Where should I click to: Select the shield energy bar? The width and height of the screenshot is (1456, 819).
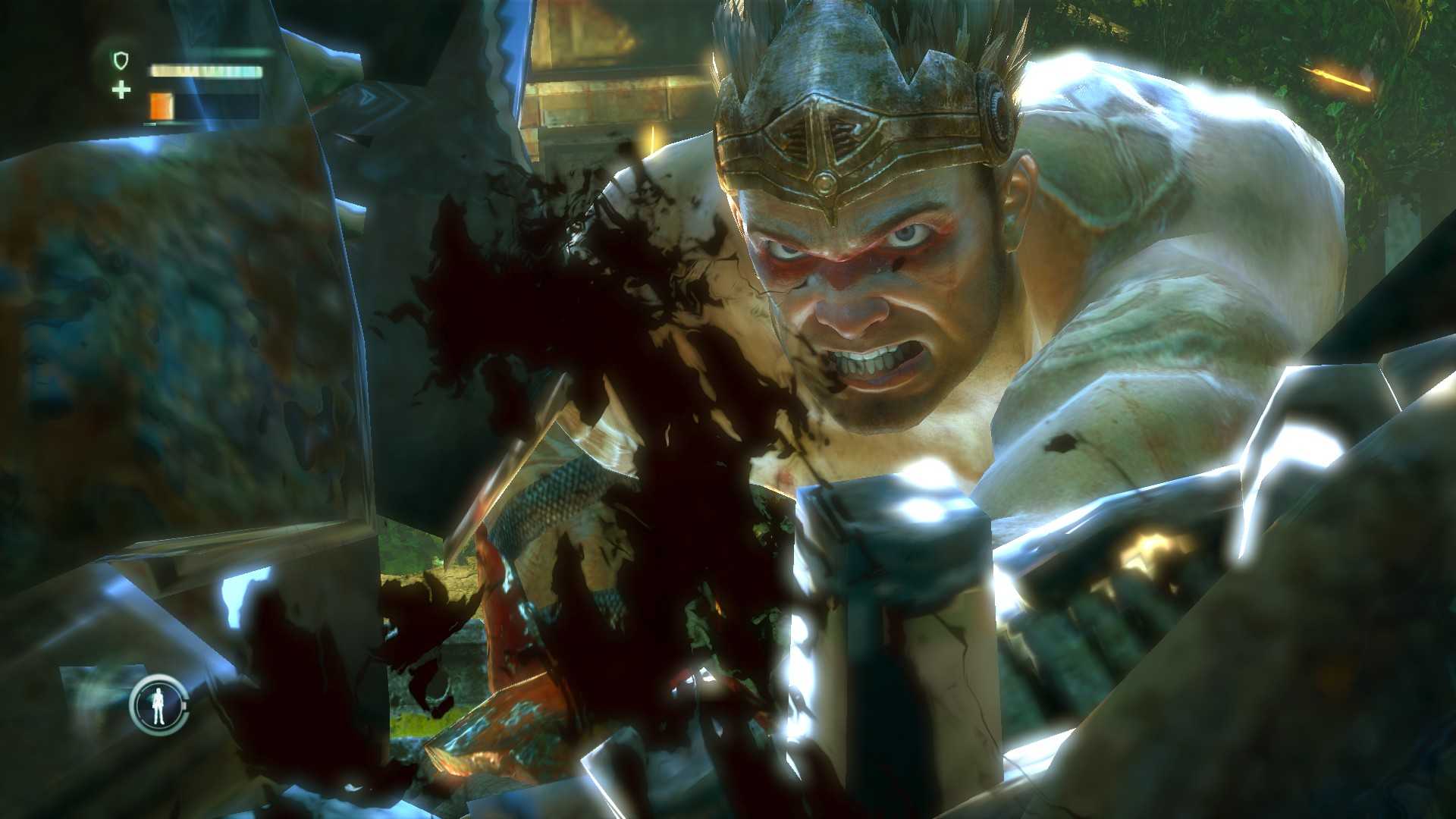(205, 70)
